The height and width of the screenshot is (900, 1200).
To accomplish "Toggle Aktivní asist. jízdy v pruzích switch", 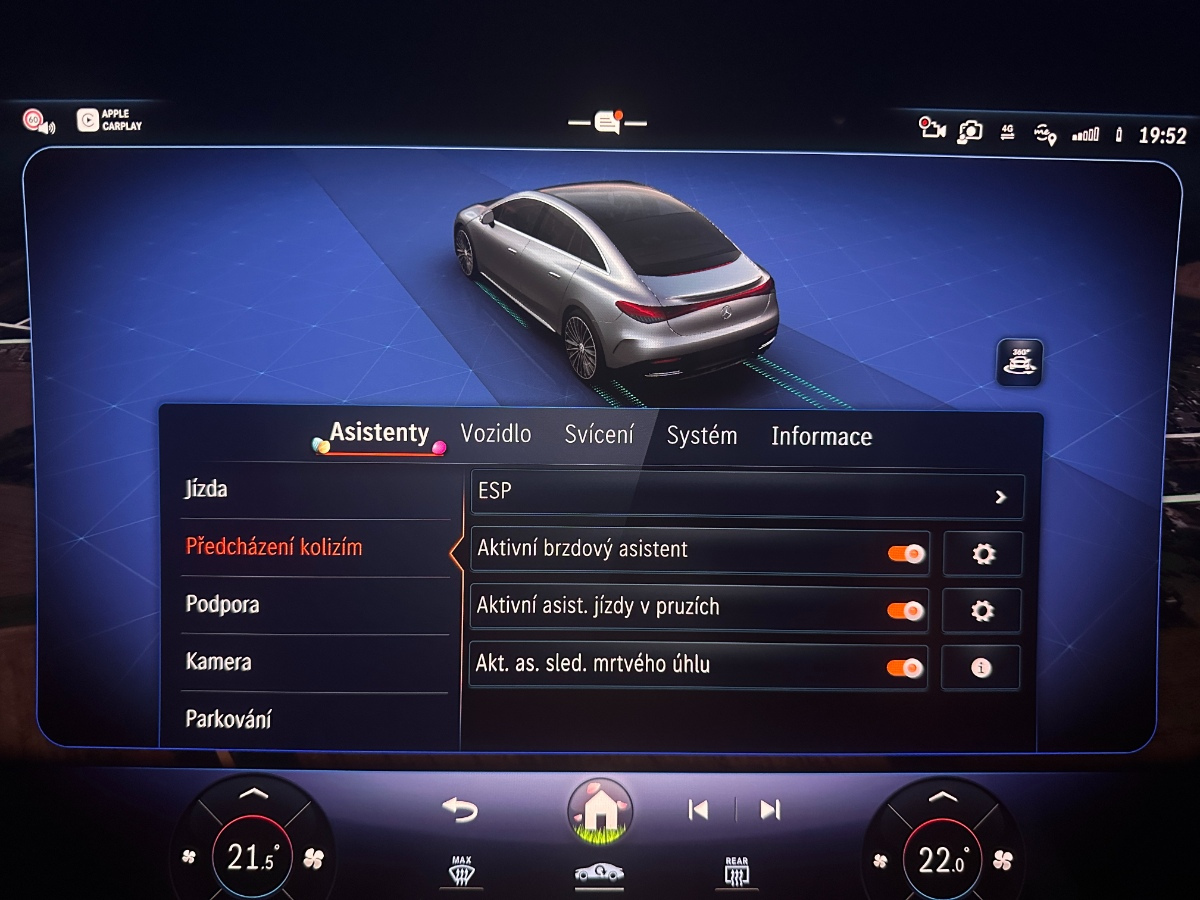I will pyautogui.click(x=906, y=610).
